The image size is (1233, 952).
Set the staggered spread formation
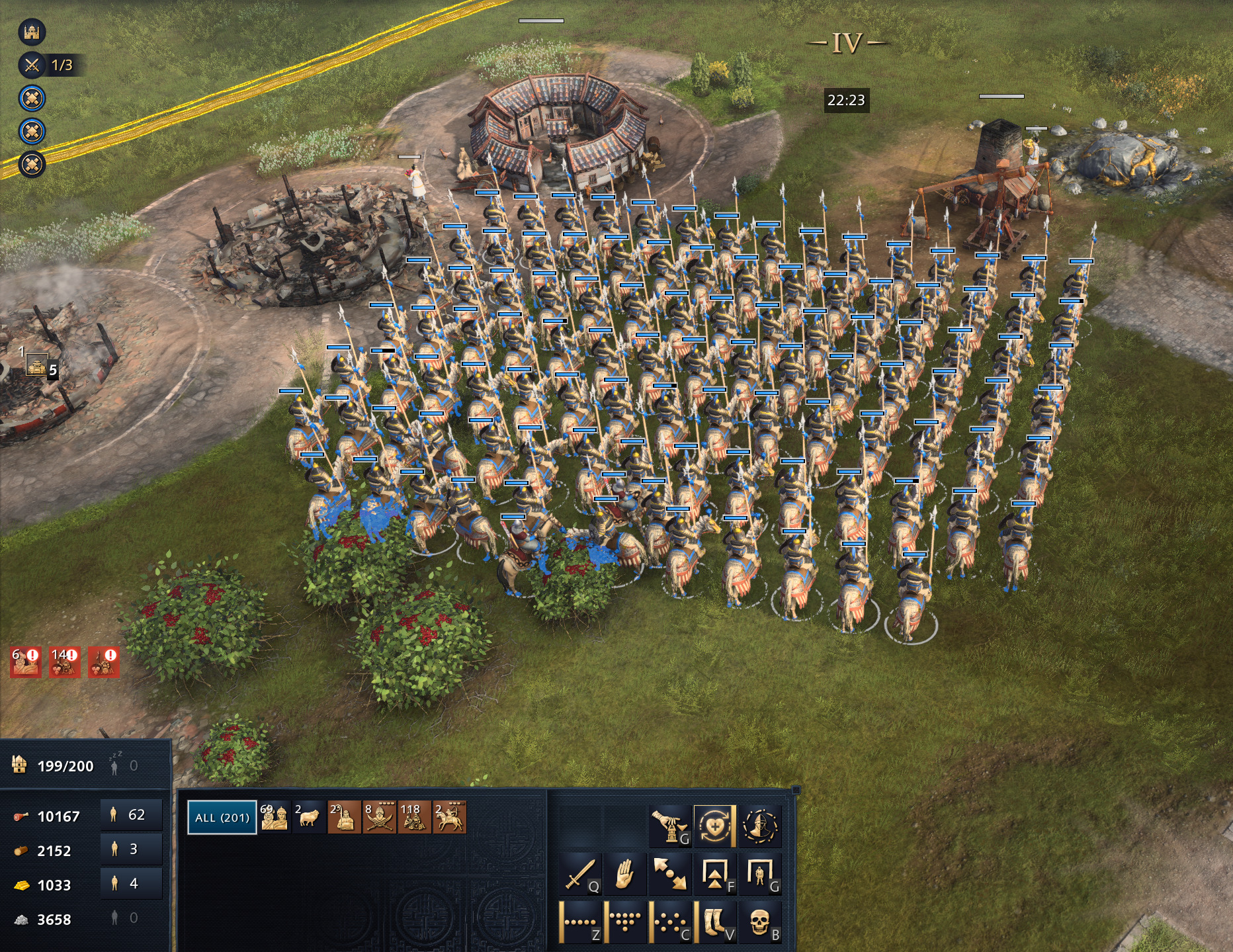tap(669, 920)
